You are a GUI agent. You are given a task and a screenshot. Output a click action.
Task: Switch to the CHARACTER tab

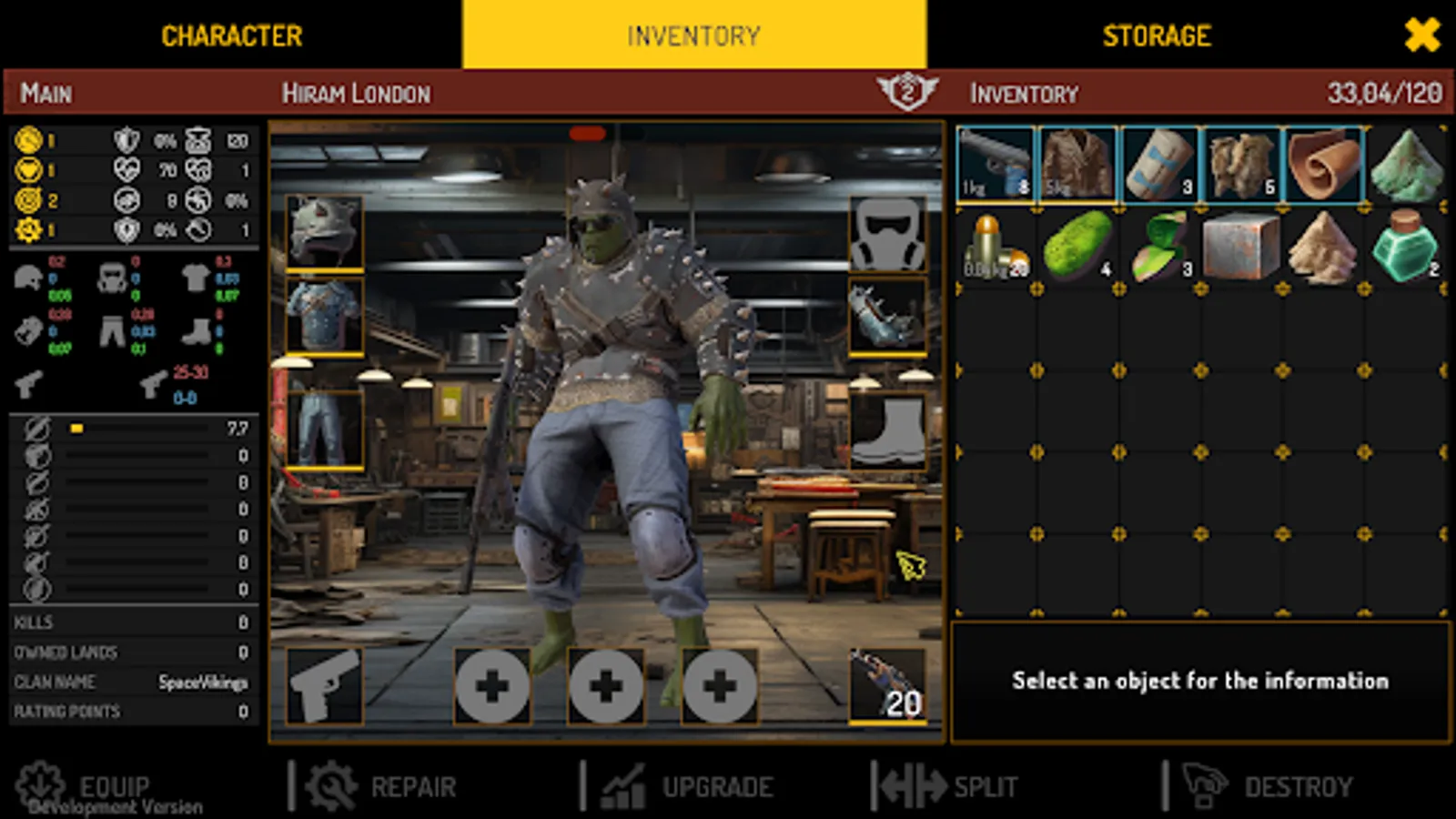232,36
